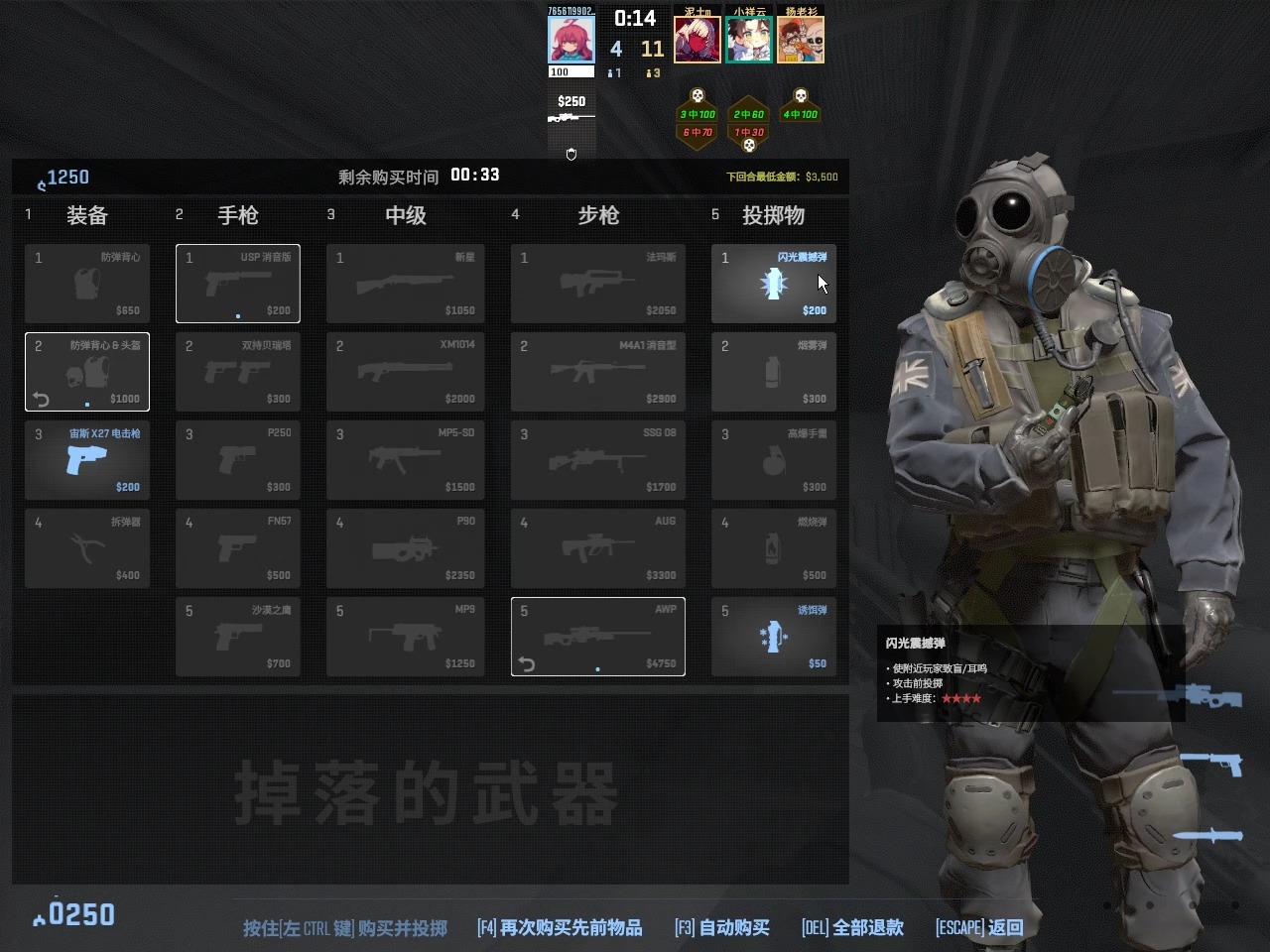The image size is (1270, 952).
Task: Select the P250 pistol
Action: (x=238, y=460)
